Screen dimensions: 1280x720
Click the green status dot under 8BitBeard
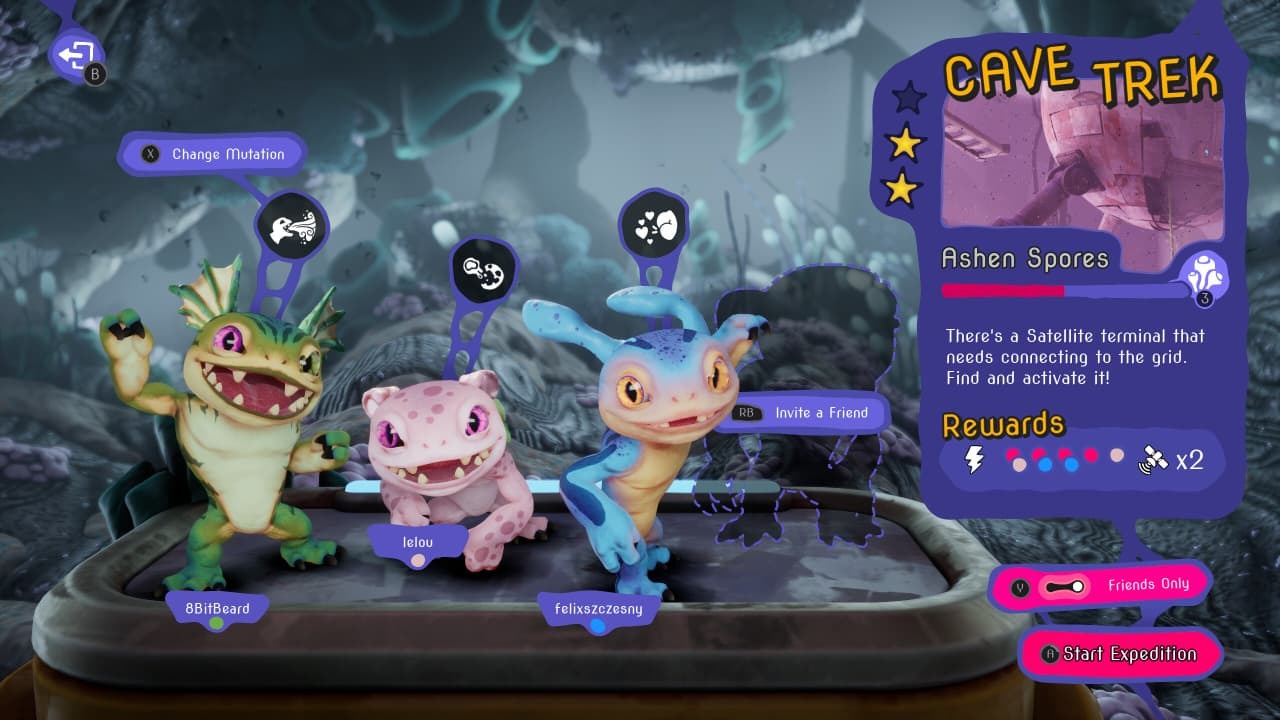(x=218, y=625)
